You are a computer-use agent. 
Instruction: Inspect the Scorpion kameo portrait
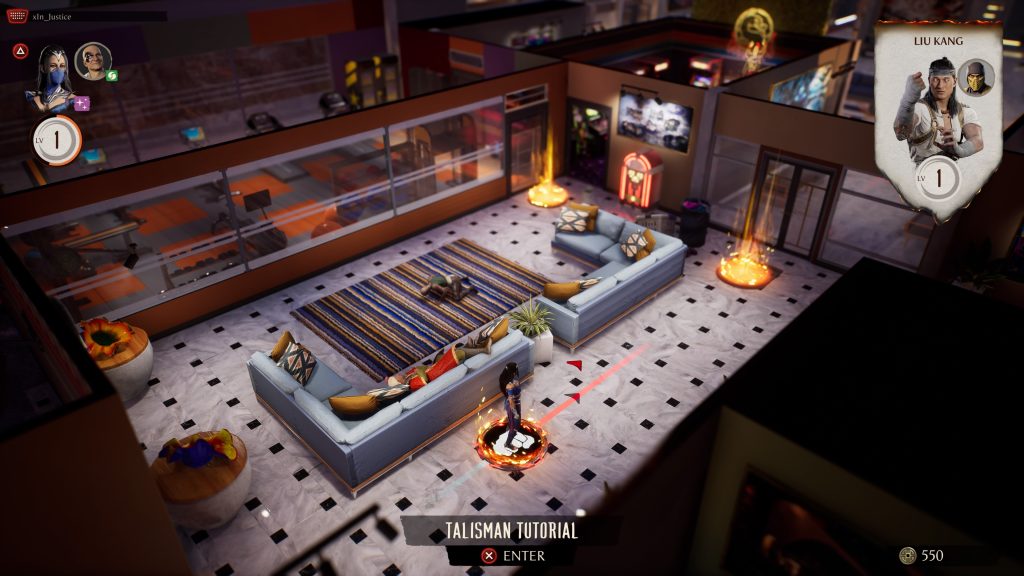pyautogui.click(x=975, y=78)
